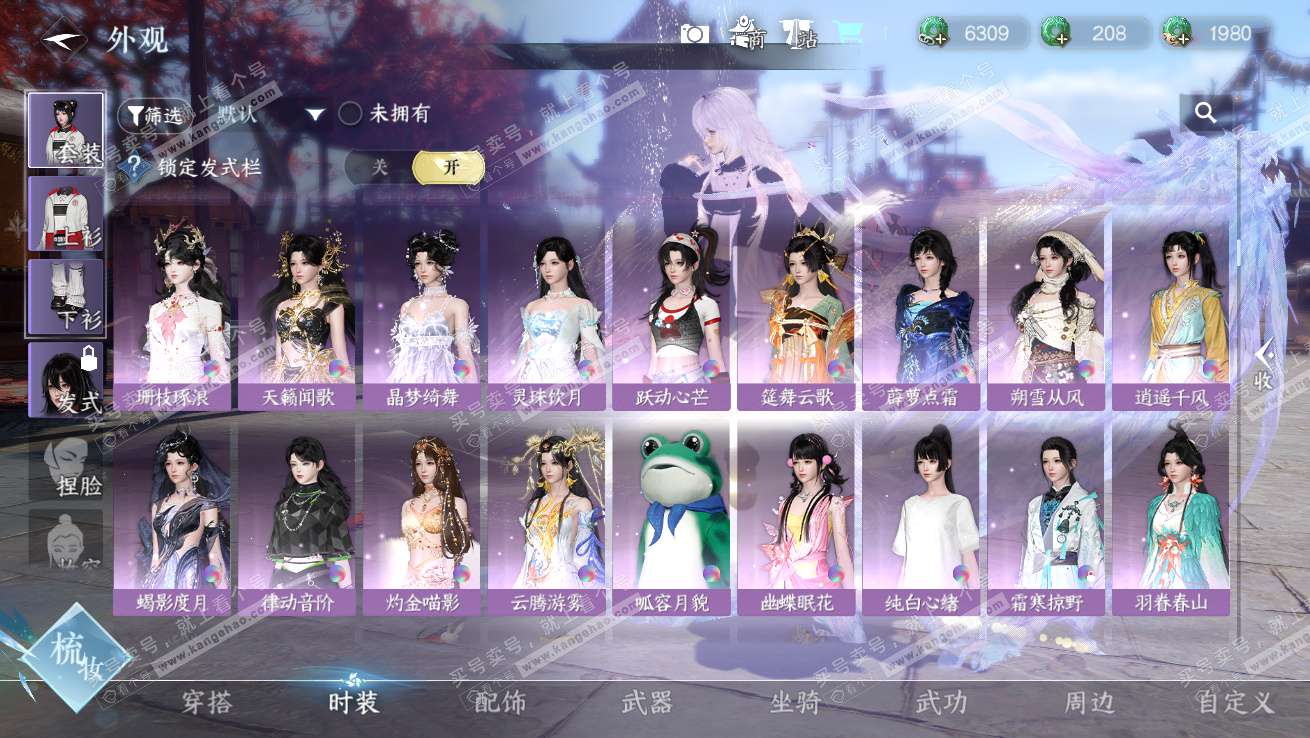Expand the 默认 sort dropdown

315,115
